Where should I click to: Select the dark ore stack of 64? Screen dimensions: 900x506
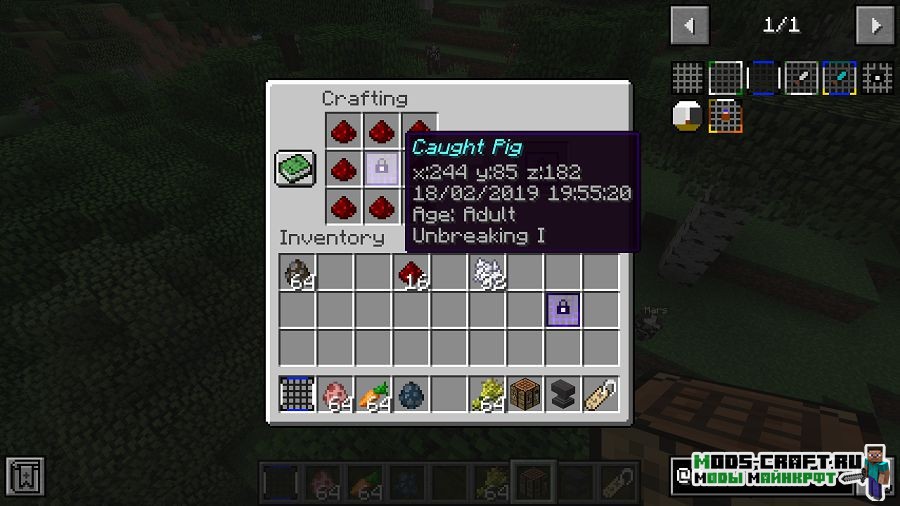(297, 272)
